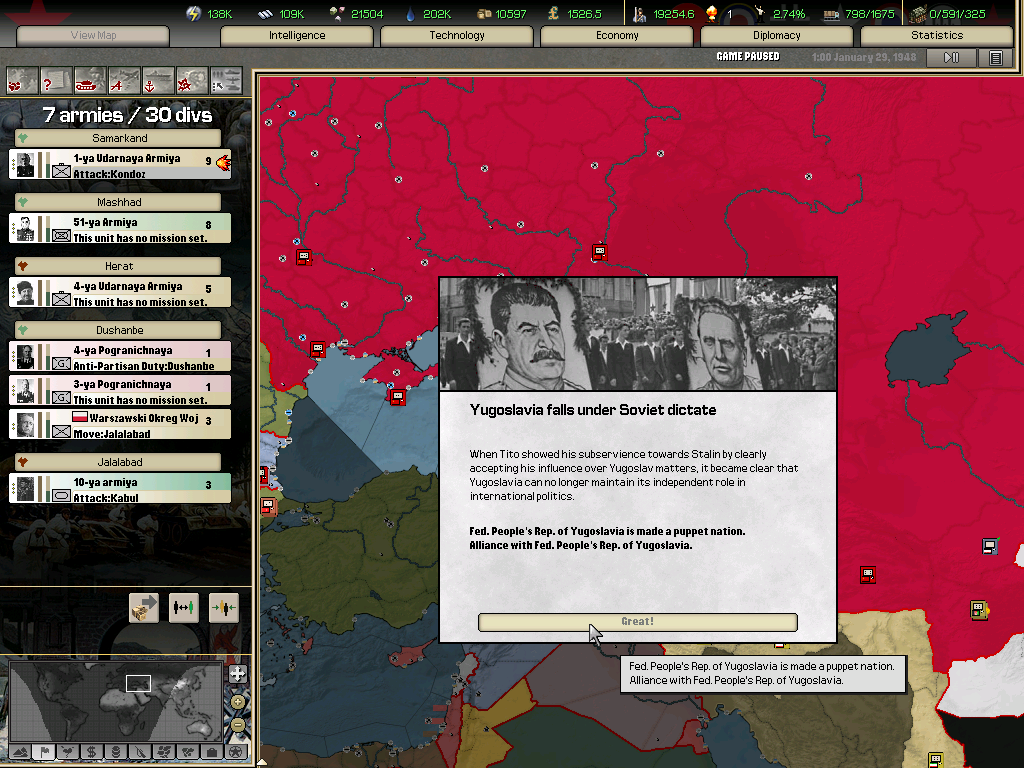This screenshot has height=768, width=1024.
Task: Select the 51-ya Armiya unit row
Action: 120,229
